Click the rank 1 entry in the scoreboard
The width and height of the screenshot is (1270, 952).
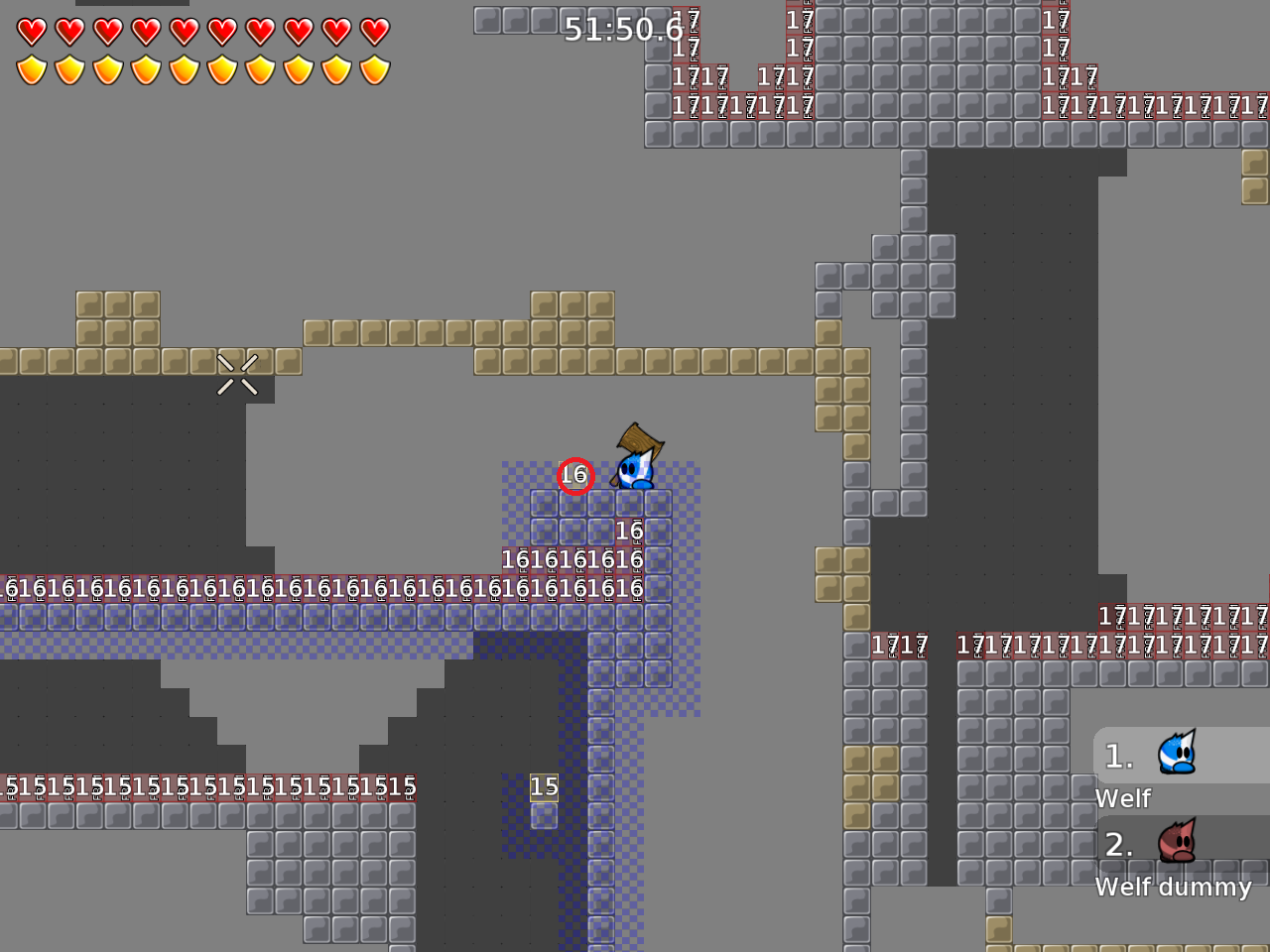pos(1118,756)
